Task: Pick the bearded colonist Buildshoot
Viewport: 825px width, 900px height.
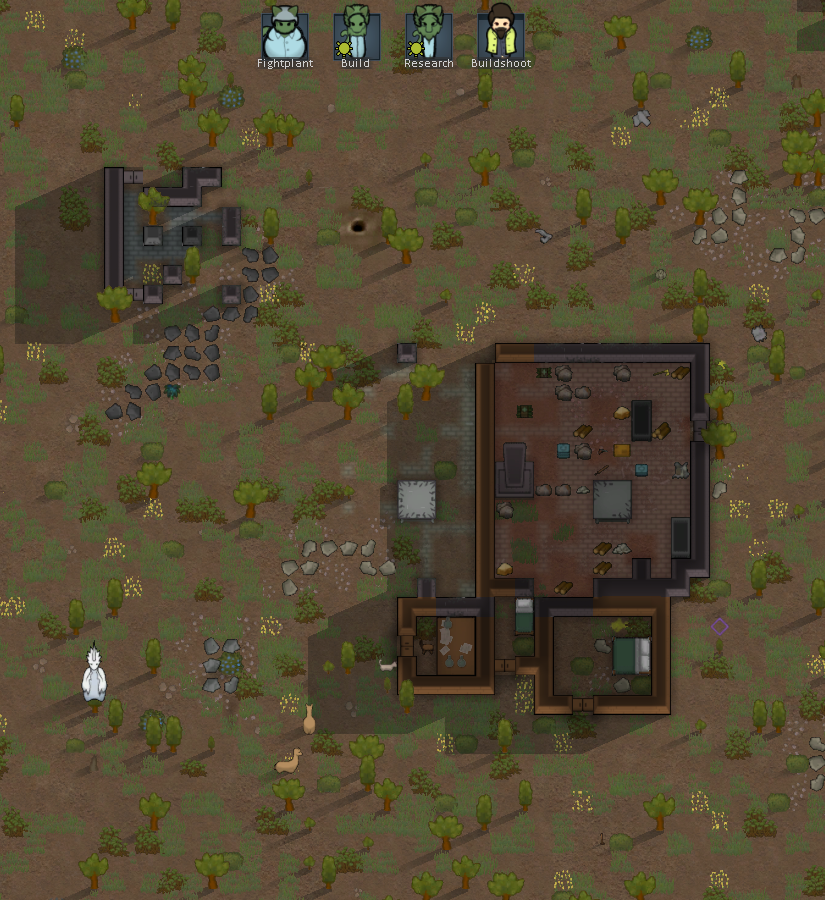Action: [500, 34]
